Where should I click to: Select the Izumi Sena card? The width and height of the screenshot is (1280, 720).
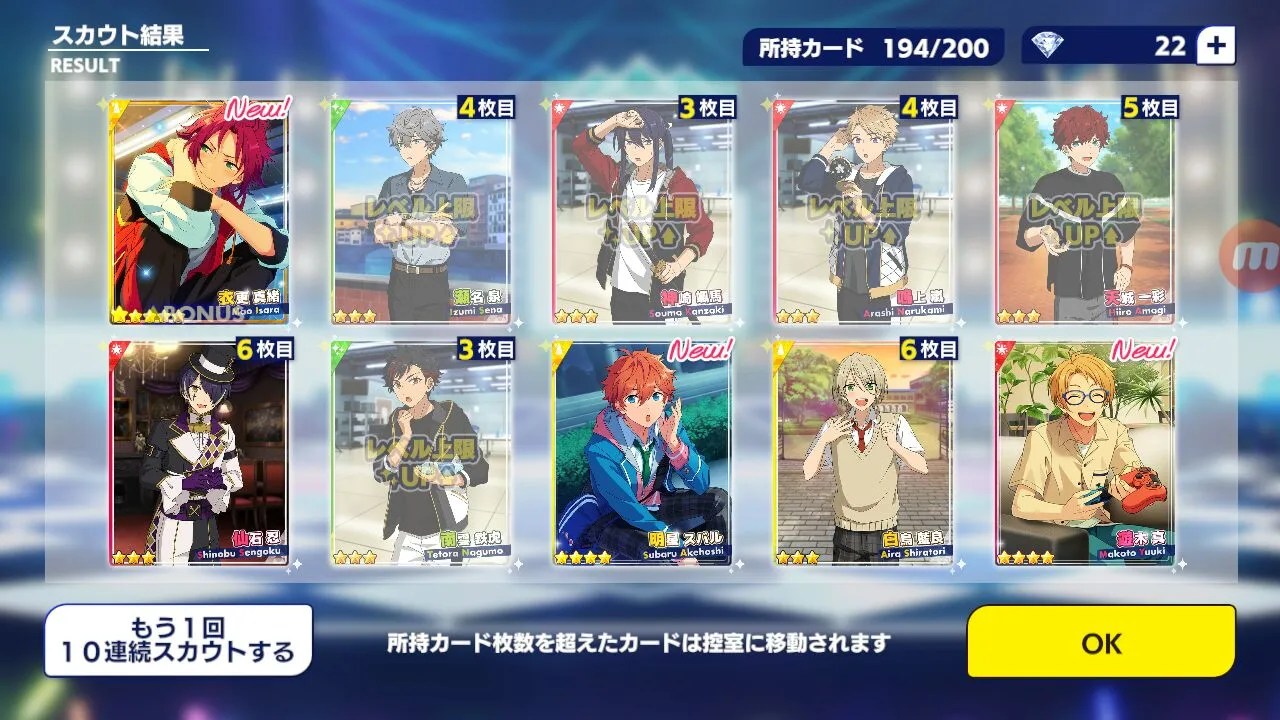(421, 211)
